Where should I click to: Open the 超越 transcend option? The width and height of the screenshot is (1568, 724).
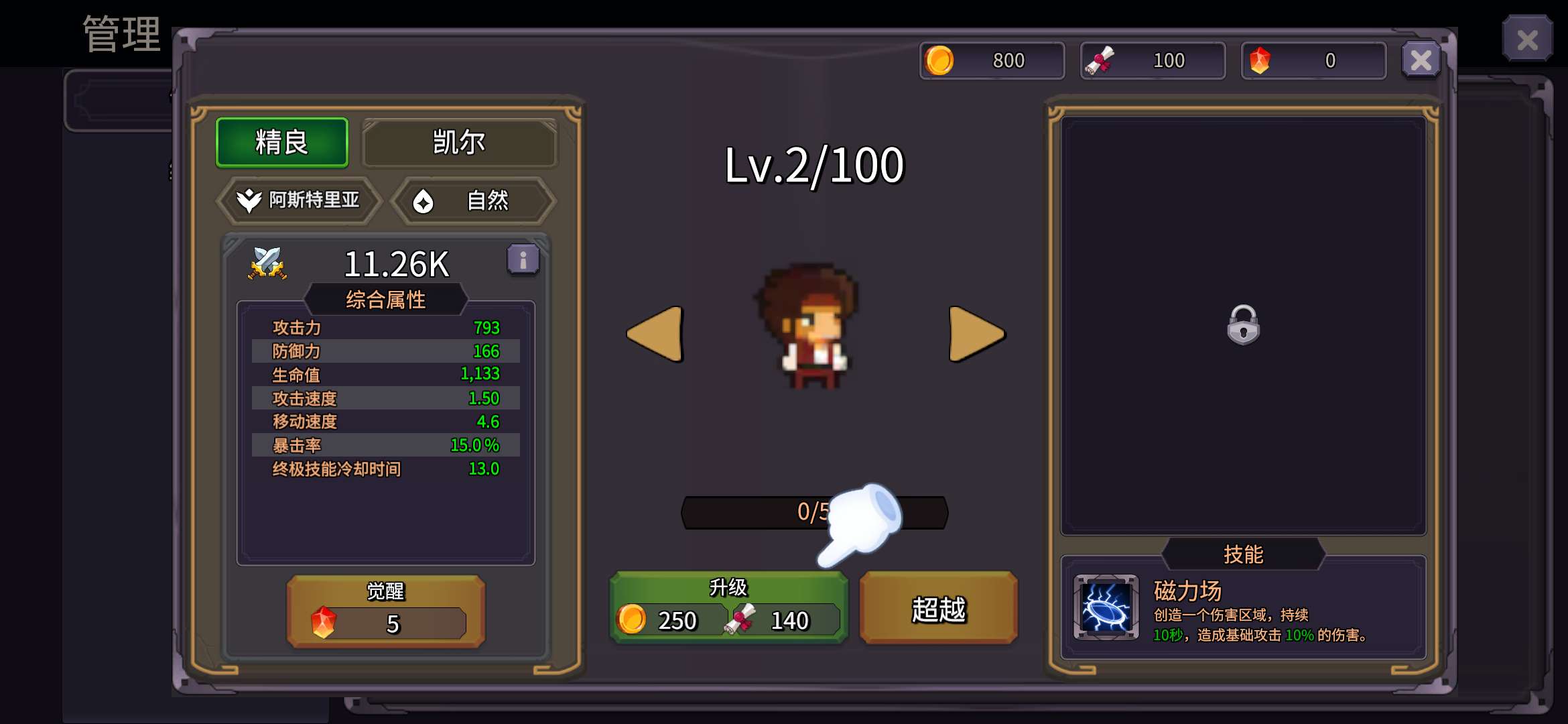(938, 609)
